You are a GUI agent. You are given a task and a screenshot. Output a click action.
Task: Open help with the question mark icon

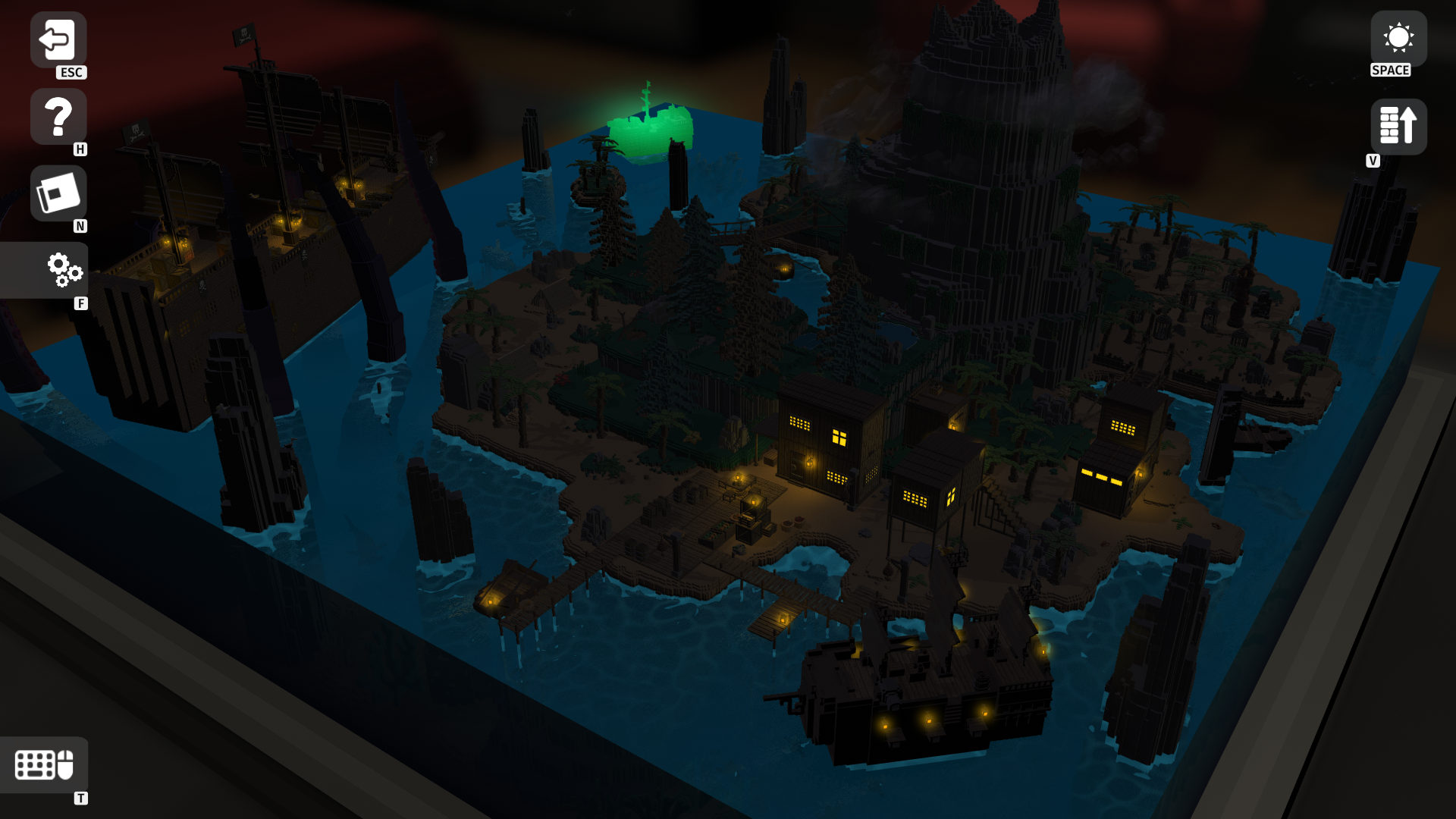pyautogui.click(x=58, y=115)
